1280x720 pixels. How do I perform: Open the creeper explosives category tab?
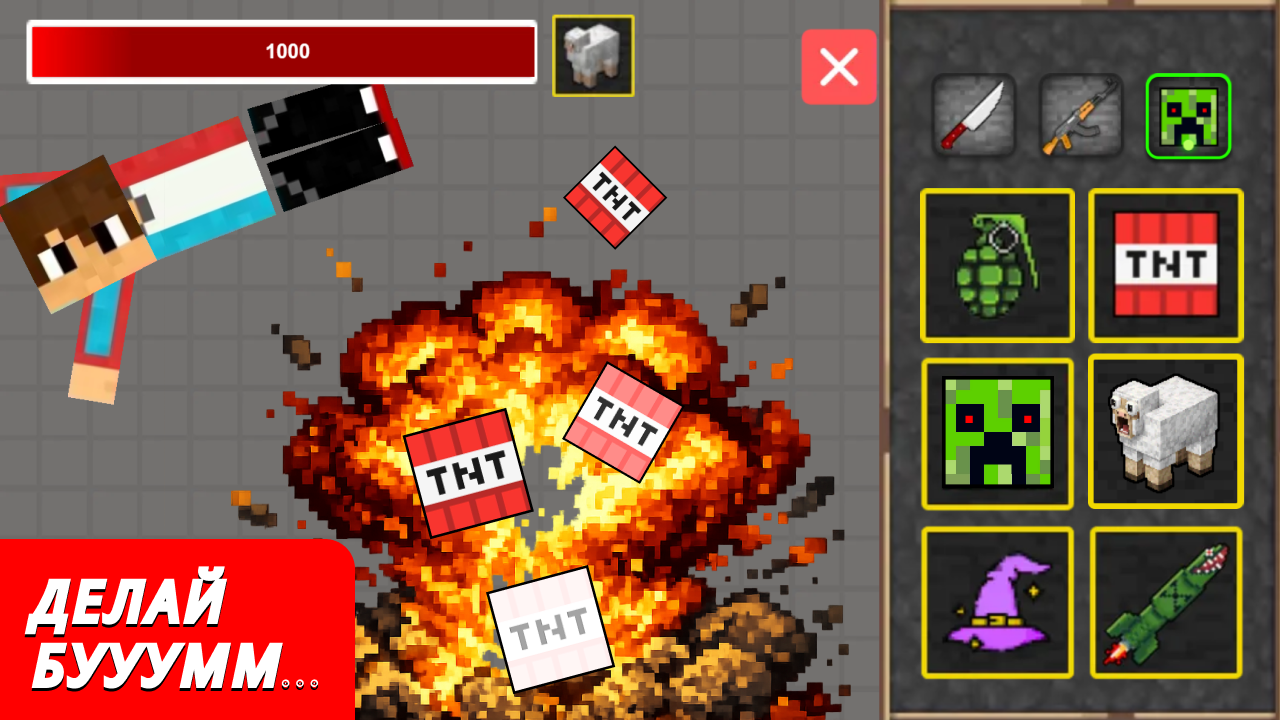click(1187, 117)
